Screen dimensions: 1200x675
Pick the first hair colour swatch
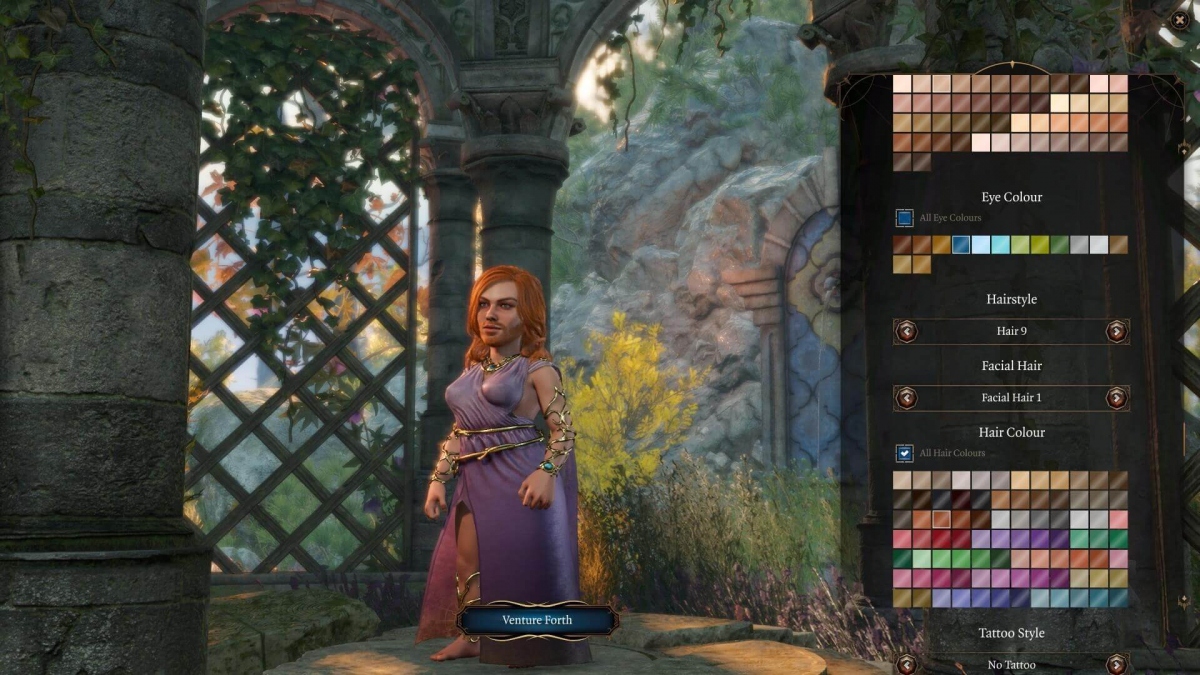point(902,480)
